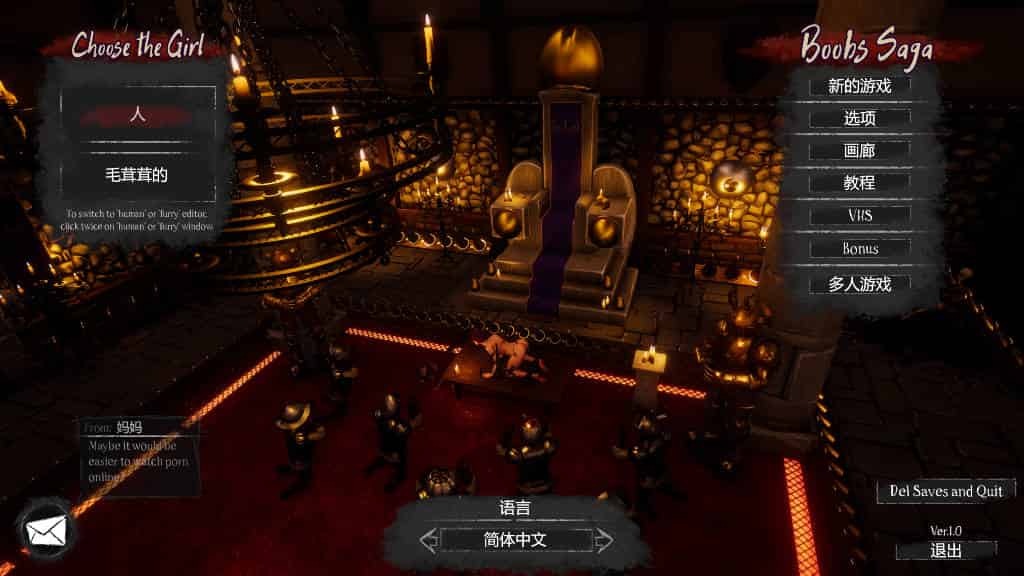Select the VHS menu entry
This screenshot has width=1024, height=576.
[860, 215]
